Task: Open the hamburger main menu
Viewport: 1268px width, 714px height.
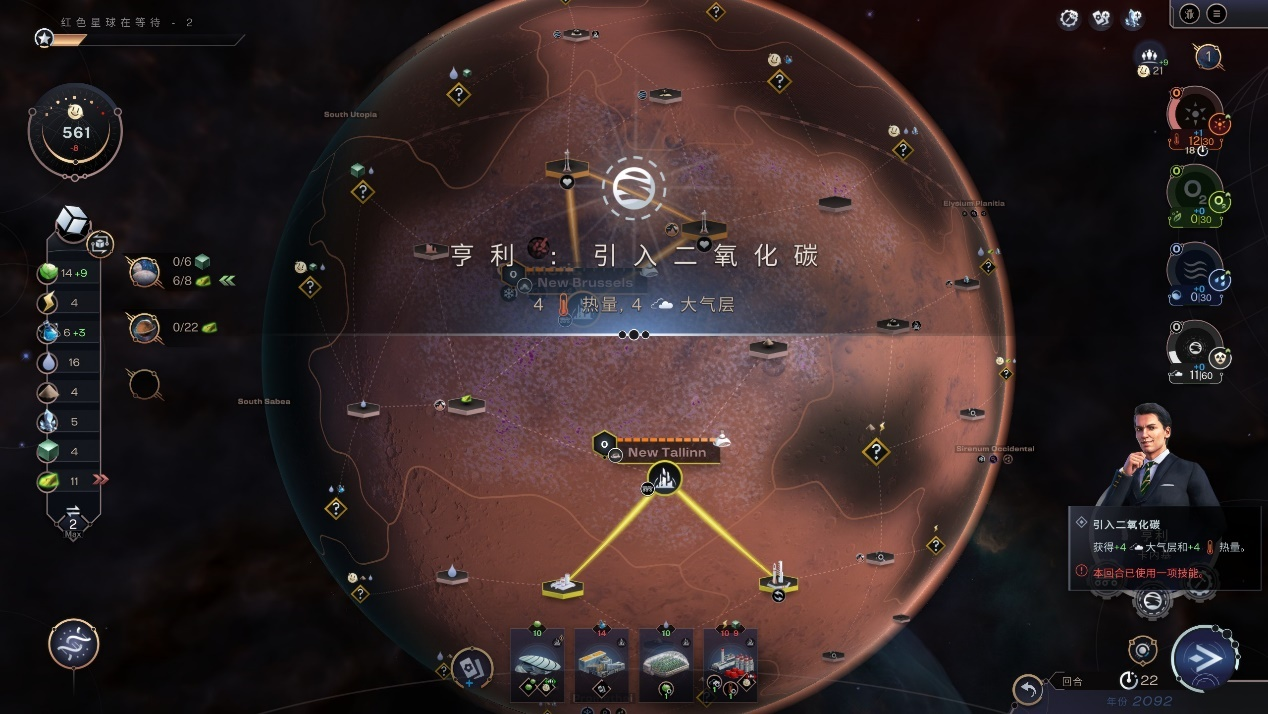Action: (1216, 14)
